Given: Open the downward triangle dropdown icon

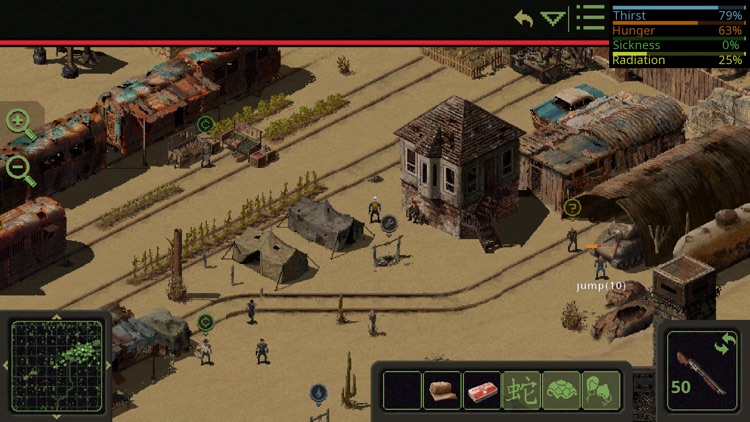Looking at the screenshot, I should (553, 17).
